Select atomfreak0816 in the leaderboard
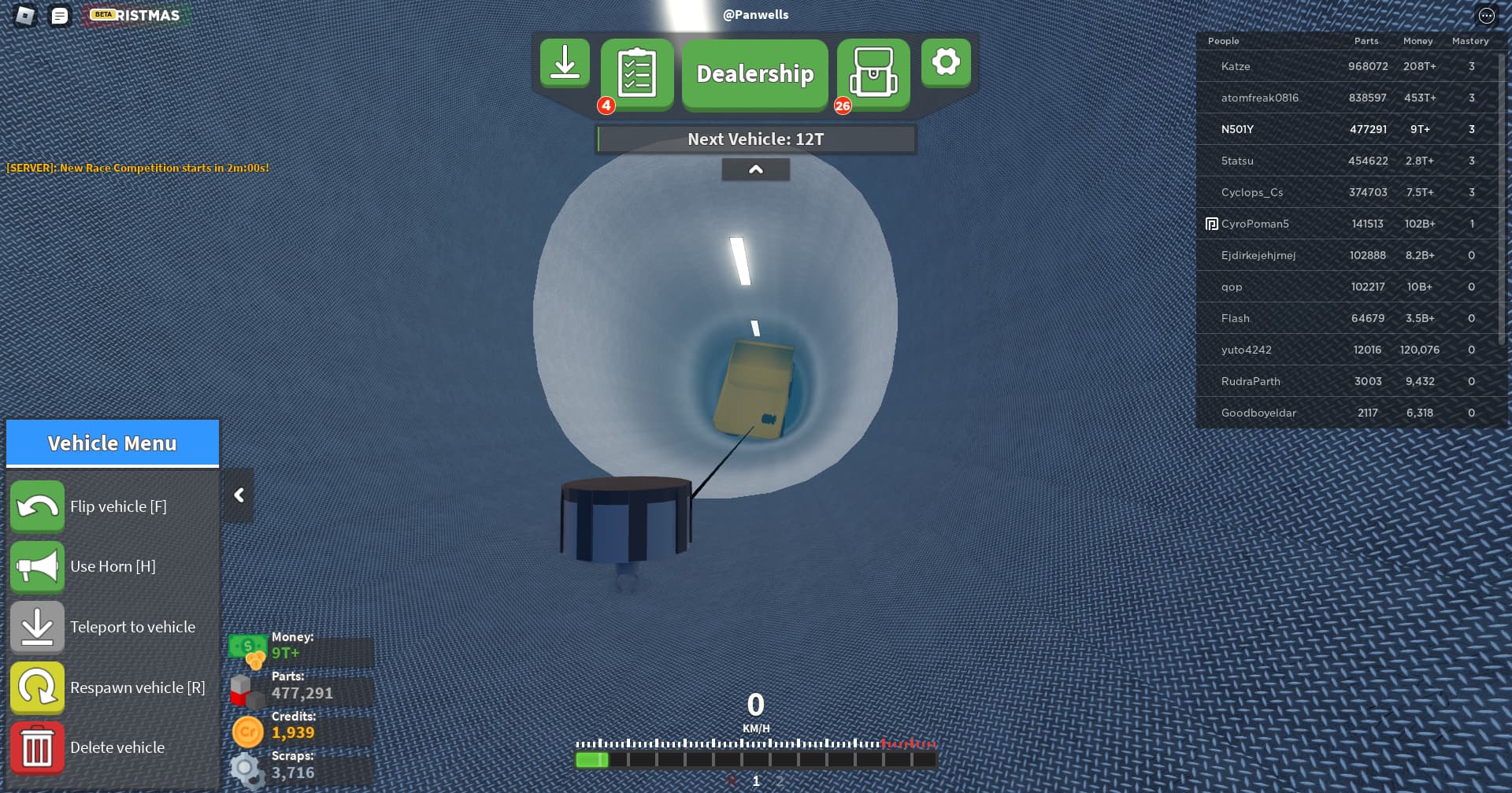This screenshot has width=1512, height=793. 1259,98
